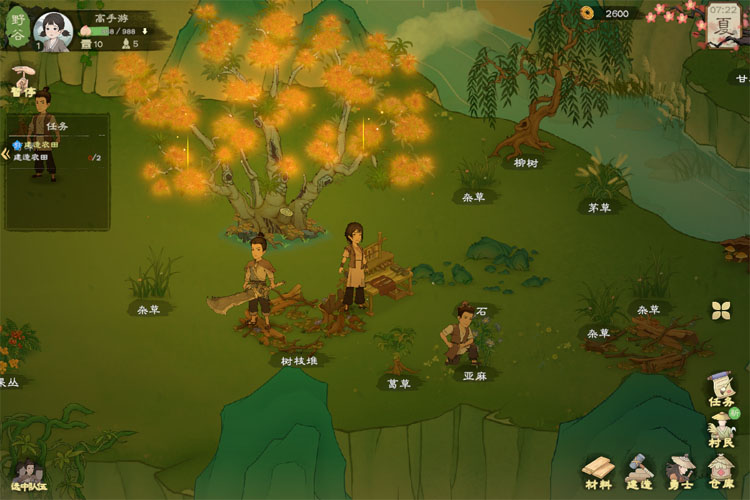Click the 野谷 location badge

coord(18,28)
